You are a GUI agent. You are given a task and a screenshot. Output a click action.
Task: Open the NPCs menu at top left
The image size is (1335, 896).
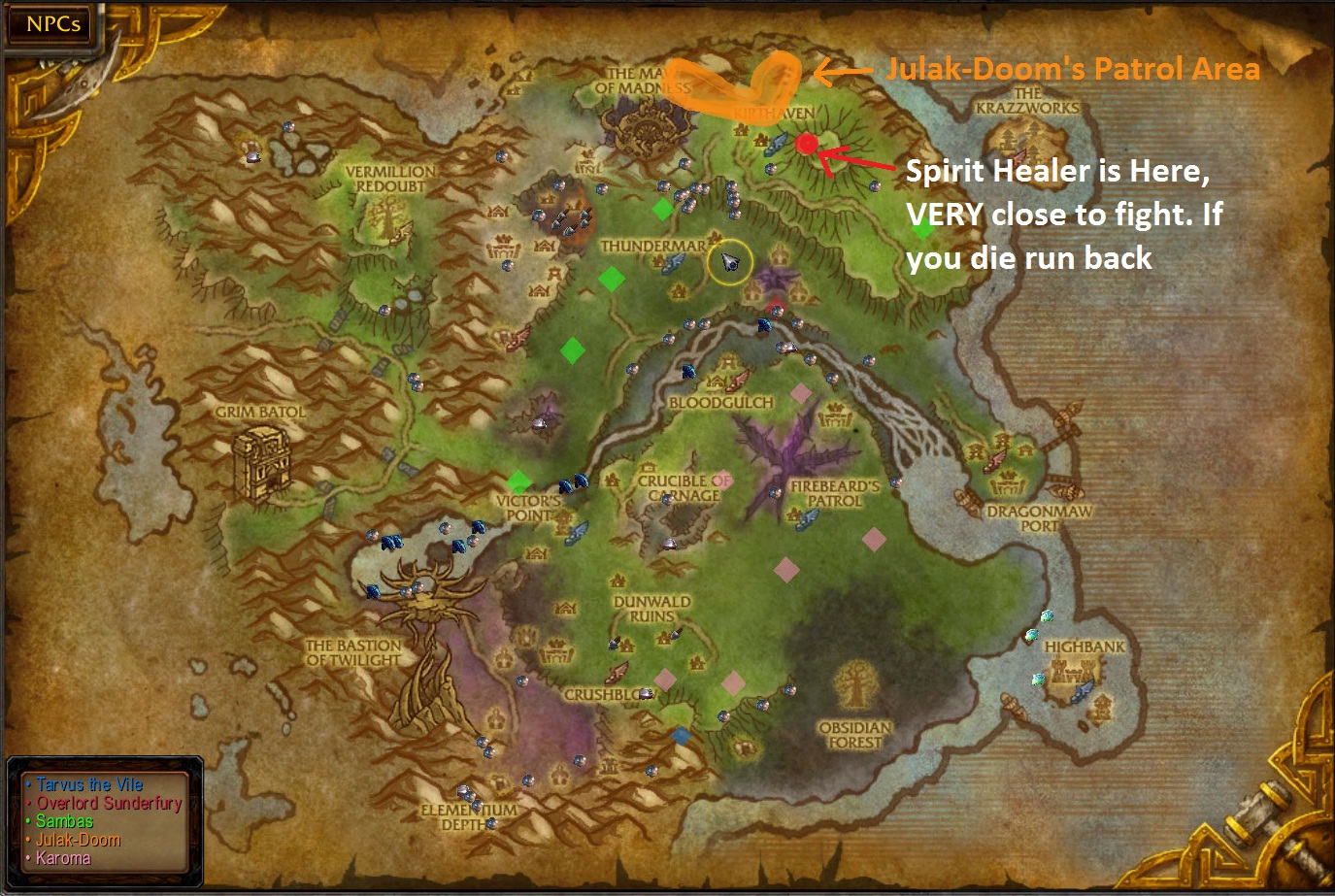click(x=48, y=24)
